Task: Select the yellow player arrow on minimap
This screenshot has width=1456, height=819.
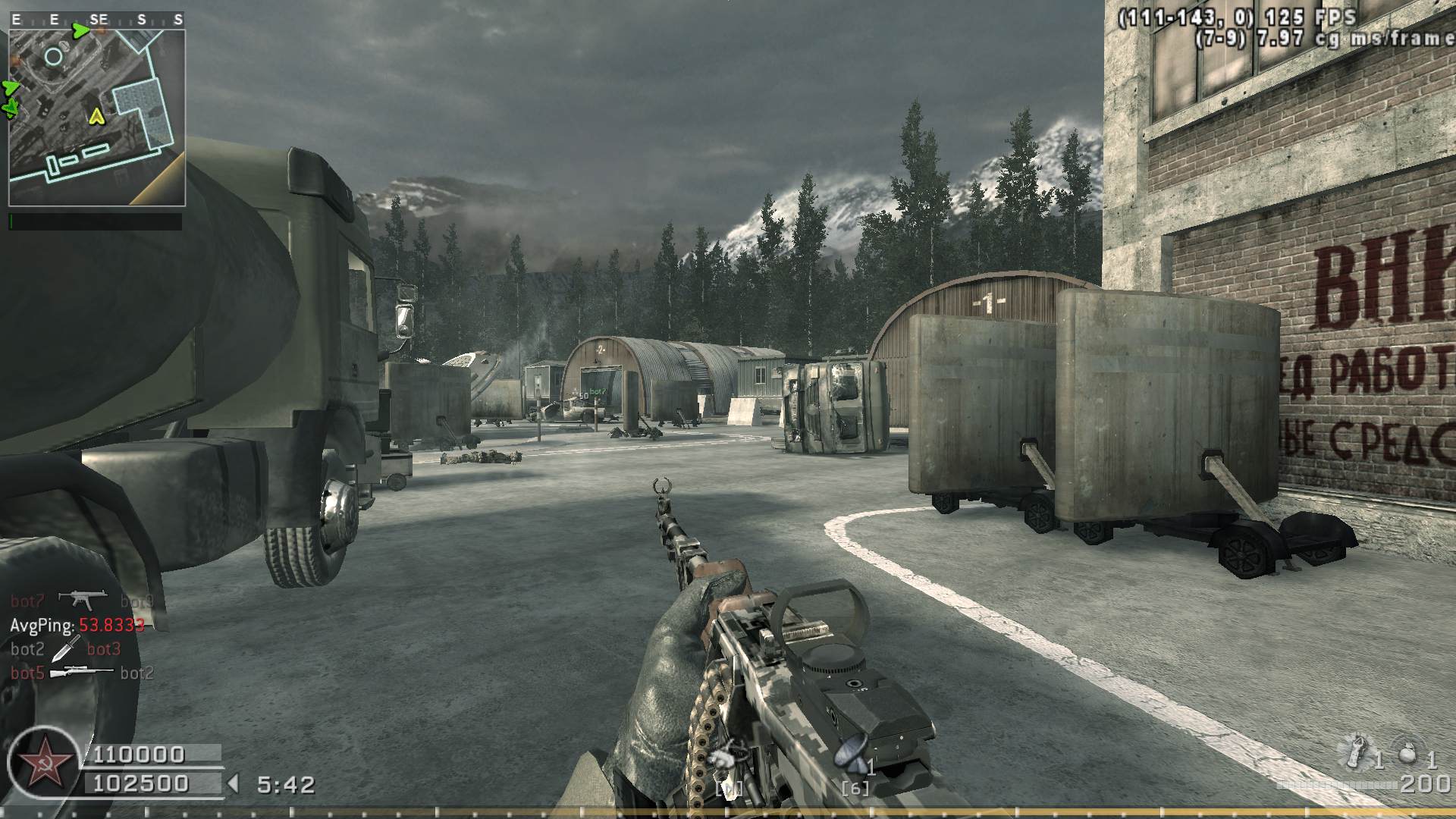Action: coord(96,116)
